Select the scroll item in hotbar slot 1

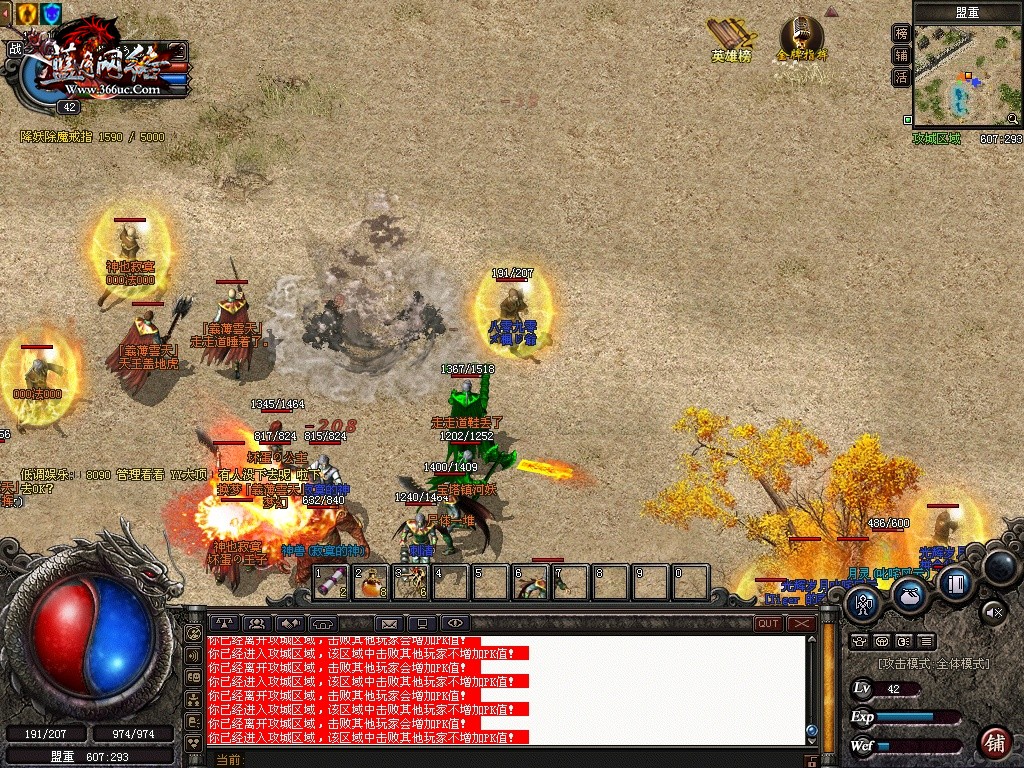pos(331,581)
